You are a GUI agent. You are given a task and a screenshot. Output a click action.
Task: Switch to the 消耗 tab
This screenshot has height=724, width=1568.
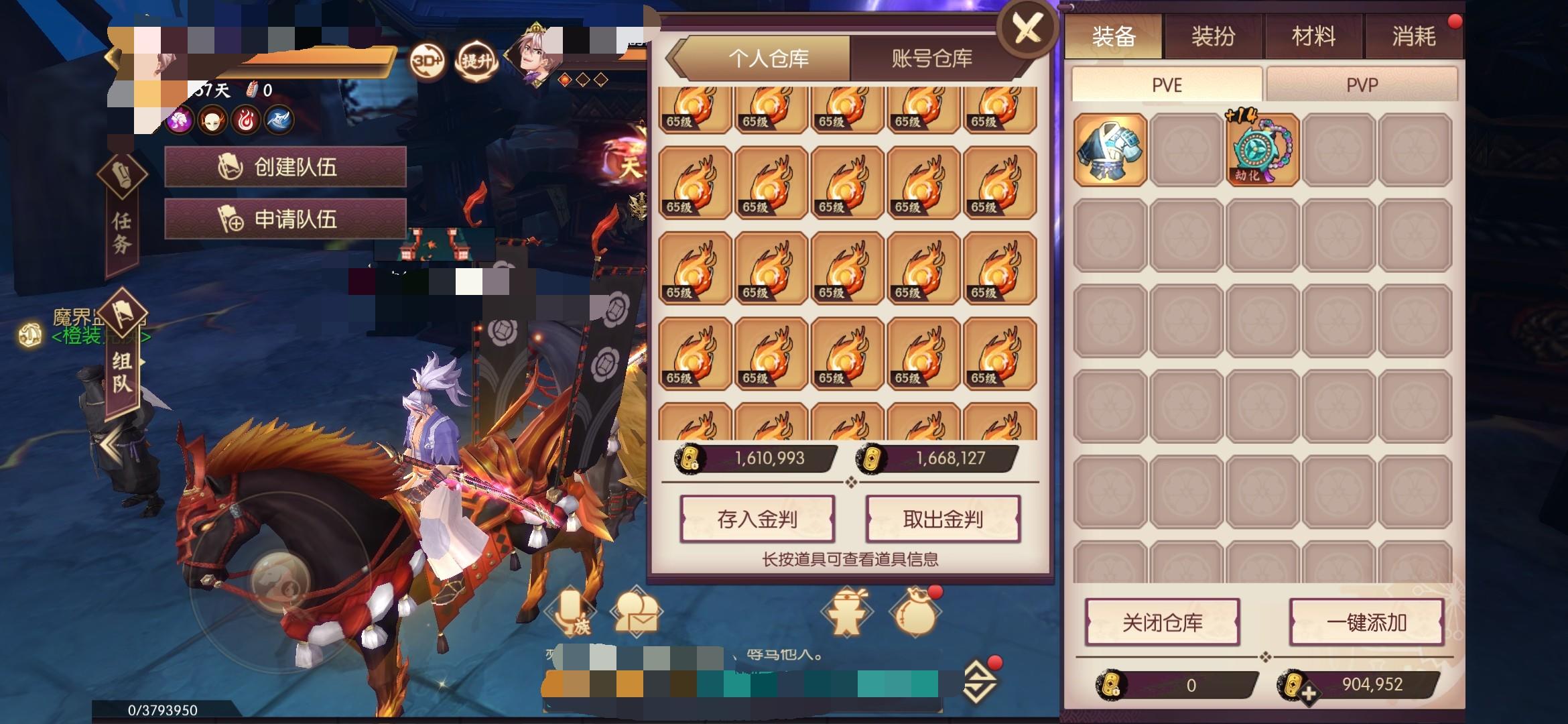tap(1416, 37)
